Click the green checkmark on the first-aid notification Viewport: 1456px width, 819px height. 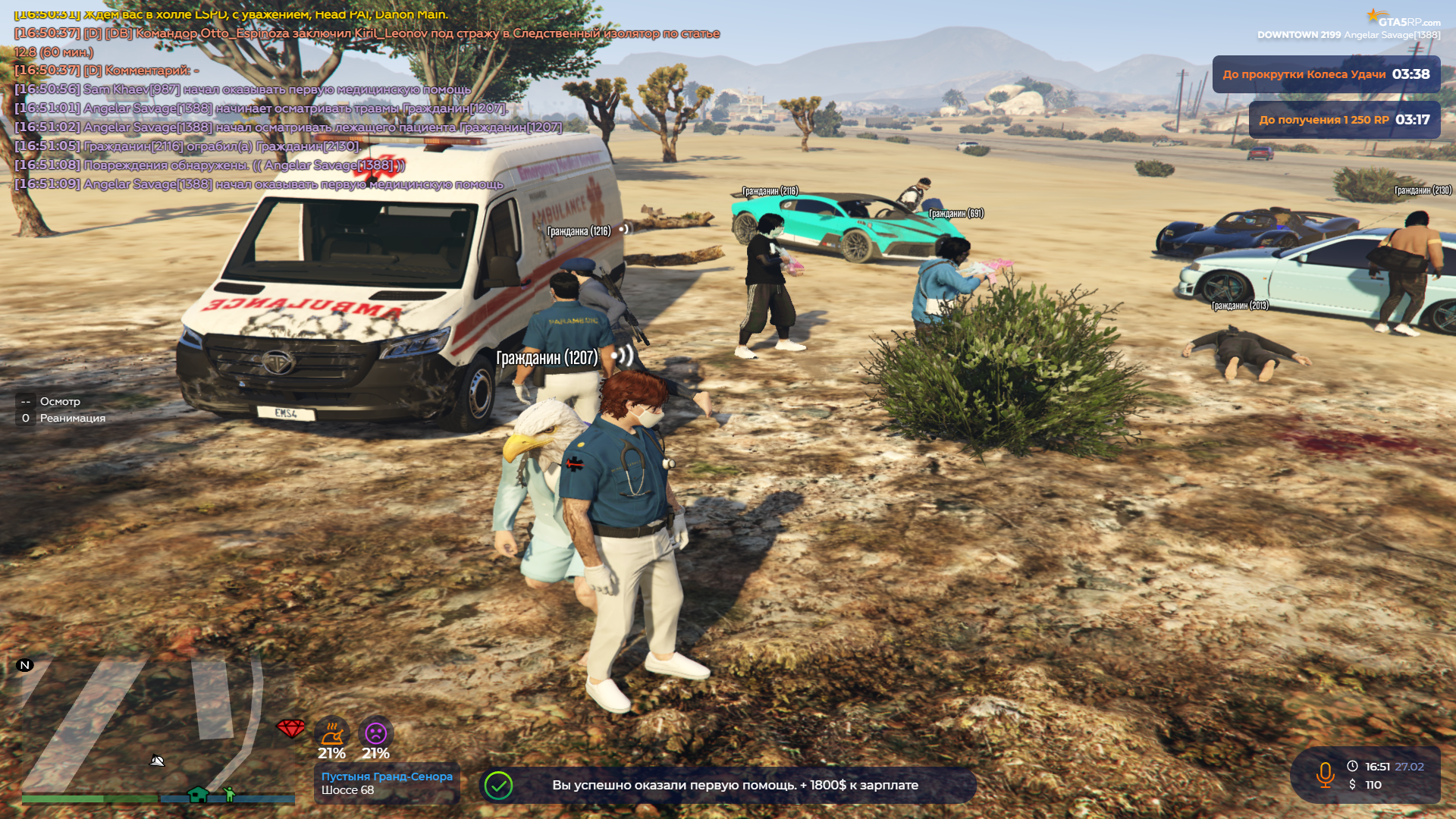tap(499, 786)
